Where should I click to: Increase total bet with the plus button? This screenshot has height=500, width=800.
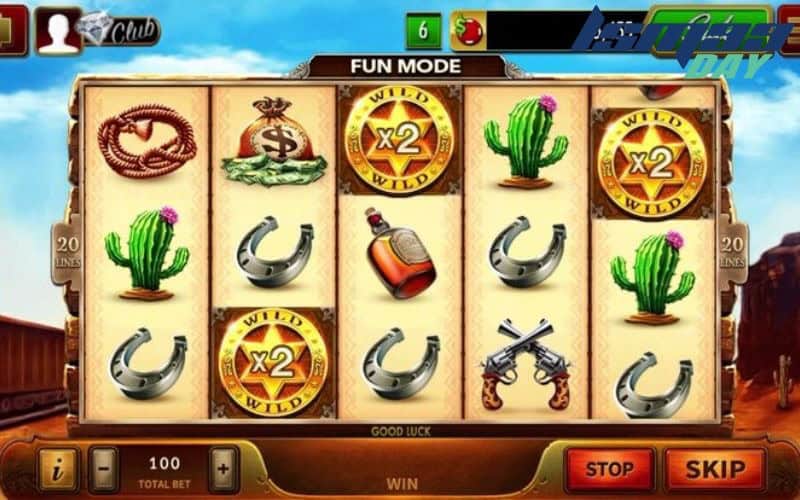[223, 468]
